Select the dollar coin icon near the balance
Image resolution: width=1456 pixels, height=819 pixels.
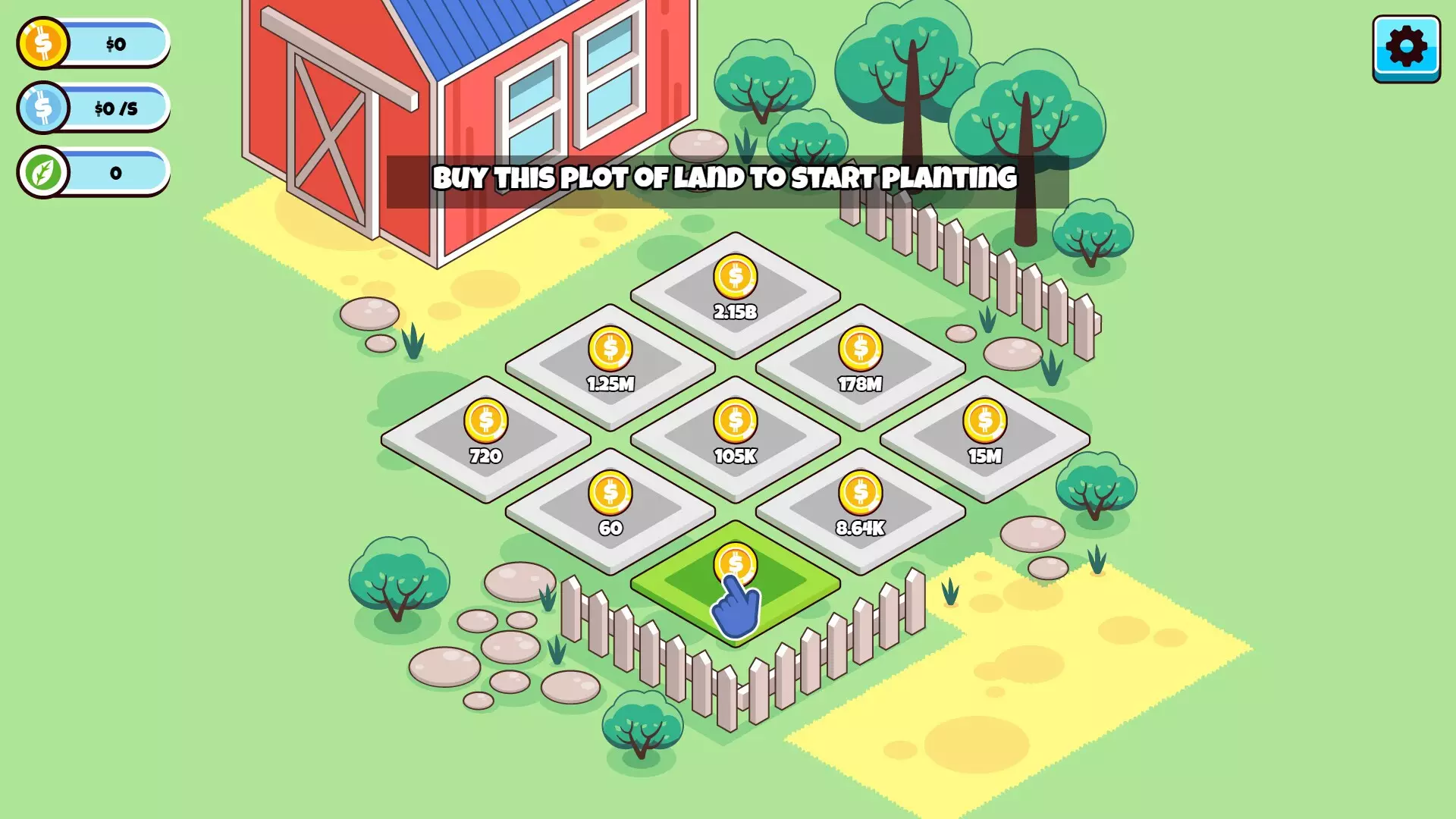coord(42,43)
